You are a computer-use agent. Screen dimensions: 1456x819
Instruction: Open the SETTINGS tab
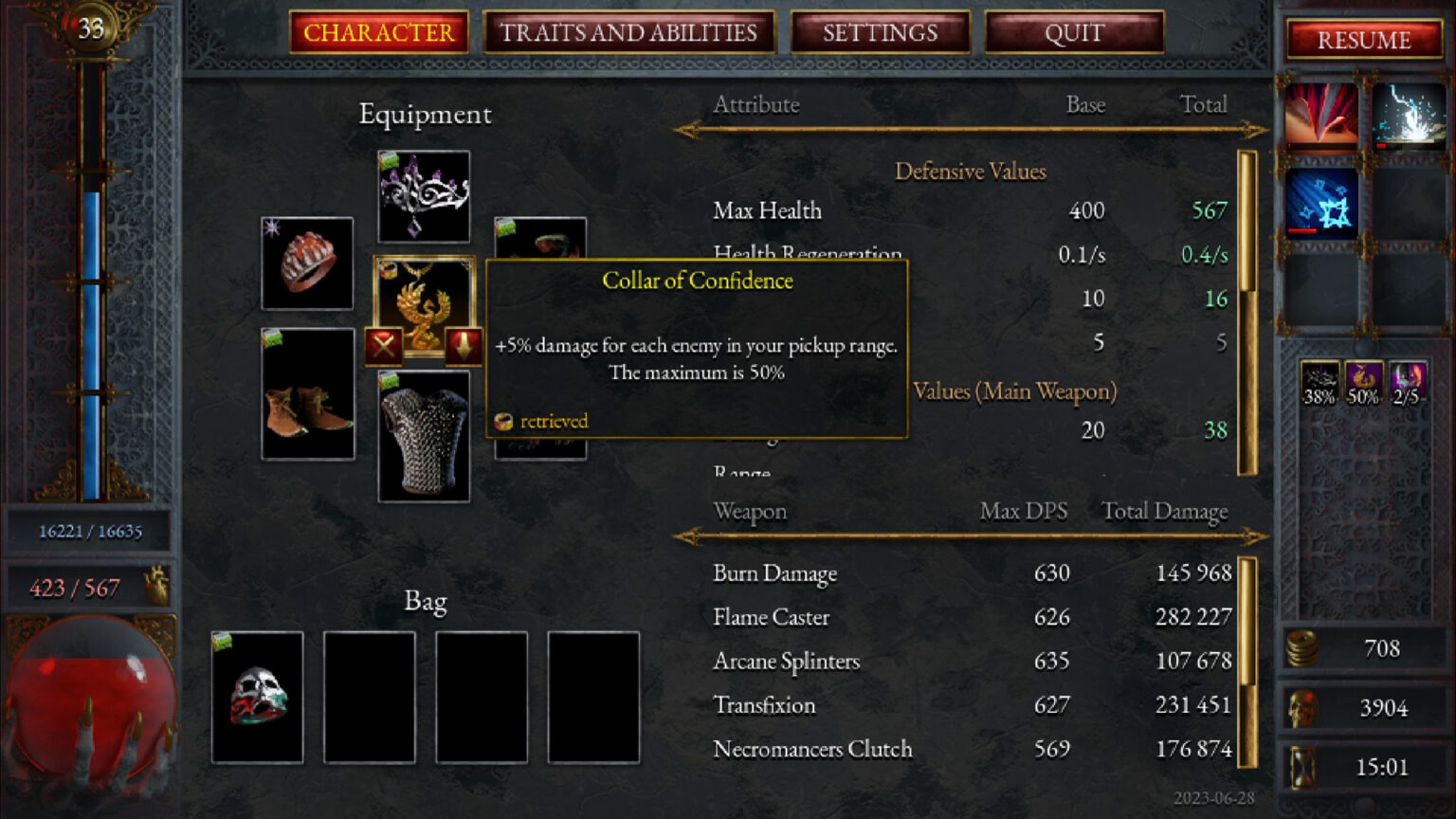880,33
